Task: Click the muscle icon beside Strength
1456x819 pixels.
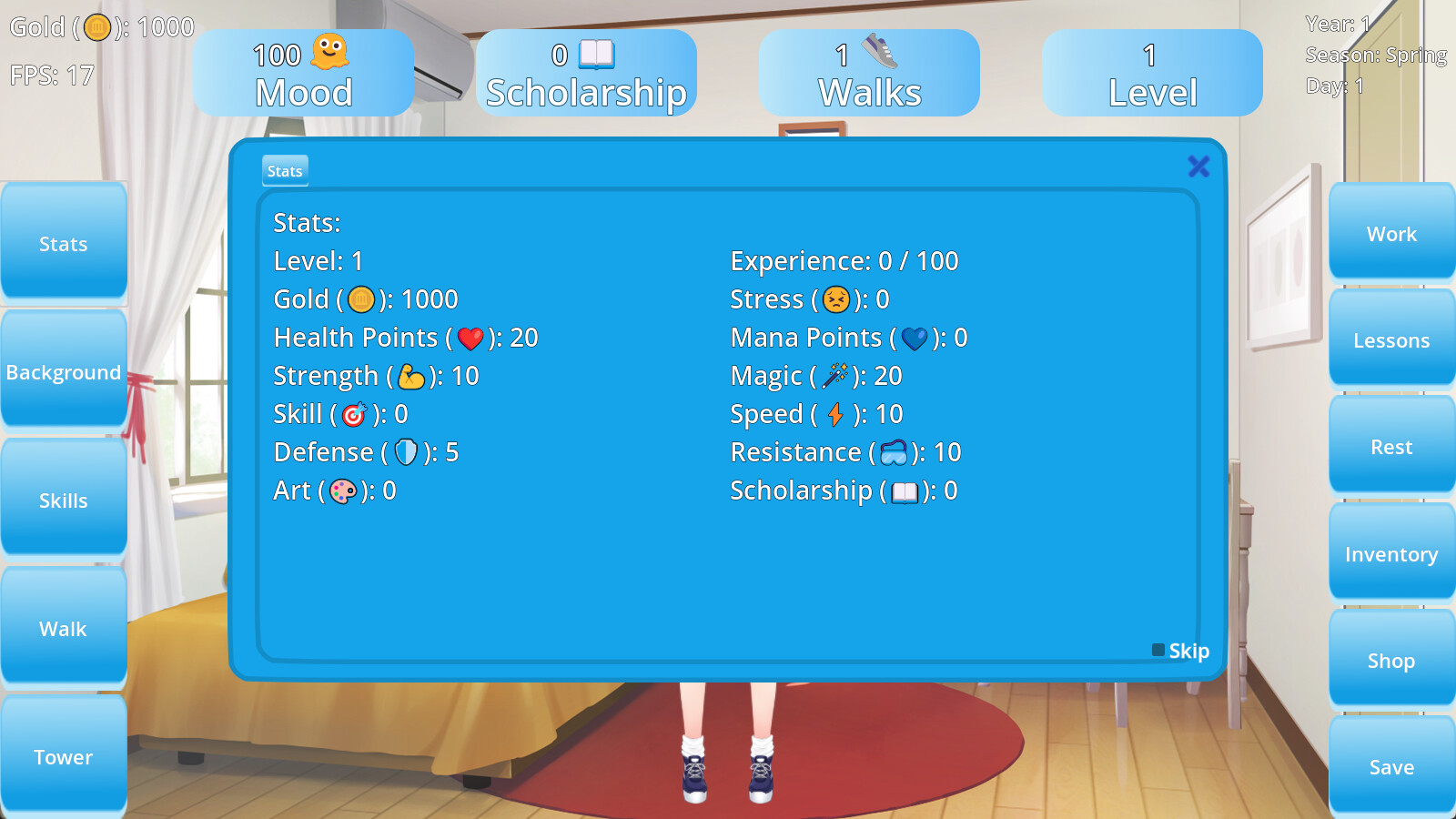Action: [x=414, y=375]
